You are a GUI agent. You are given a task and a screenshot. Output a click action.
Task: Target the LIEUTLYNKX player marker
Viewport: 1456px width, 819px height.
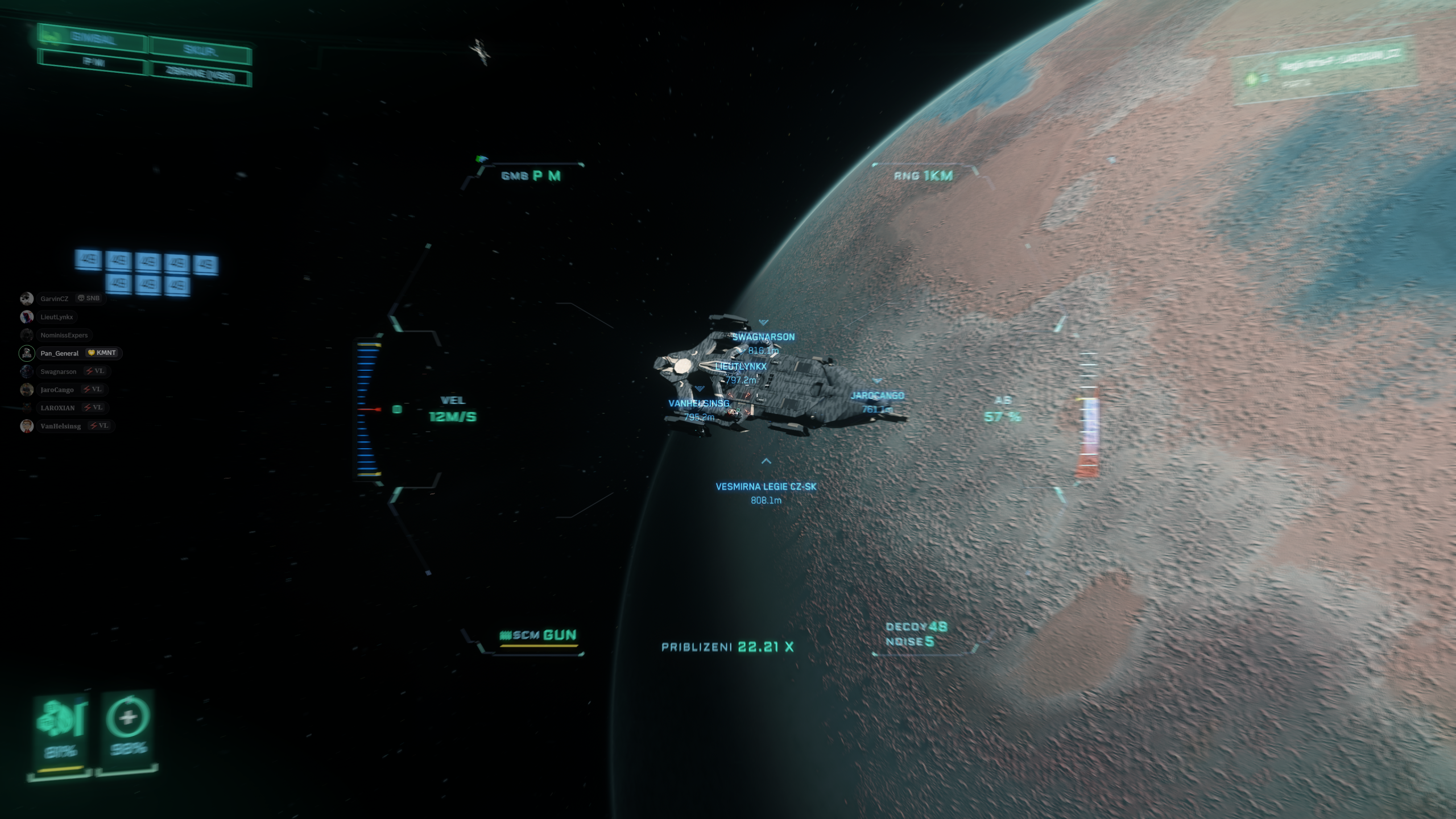(x=741, y=366)
